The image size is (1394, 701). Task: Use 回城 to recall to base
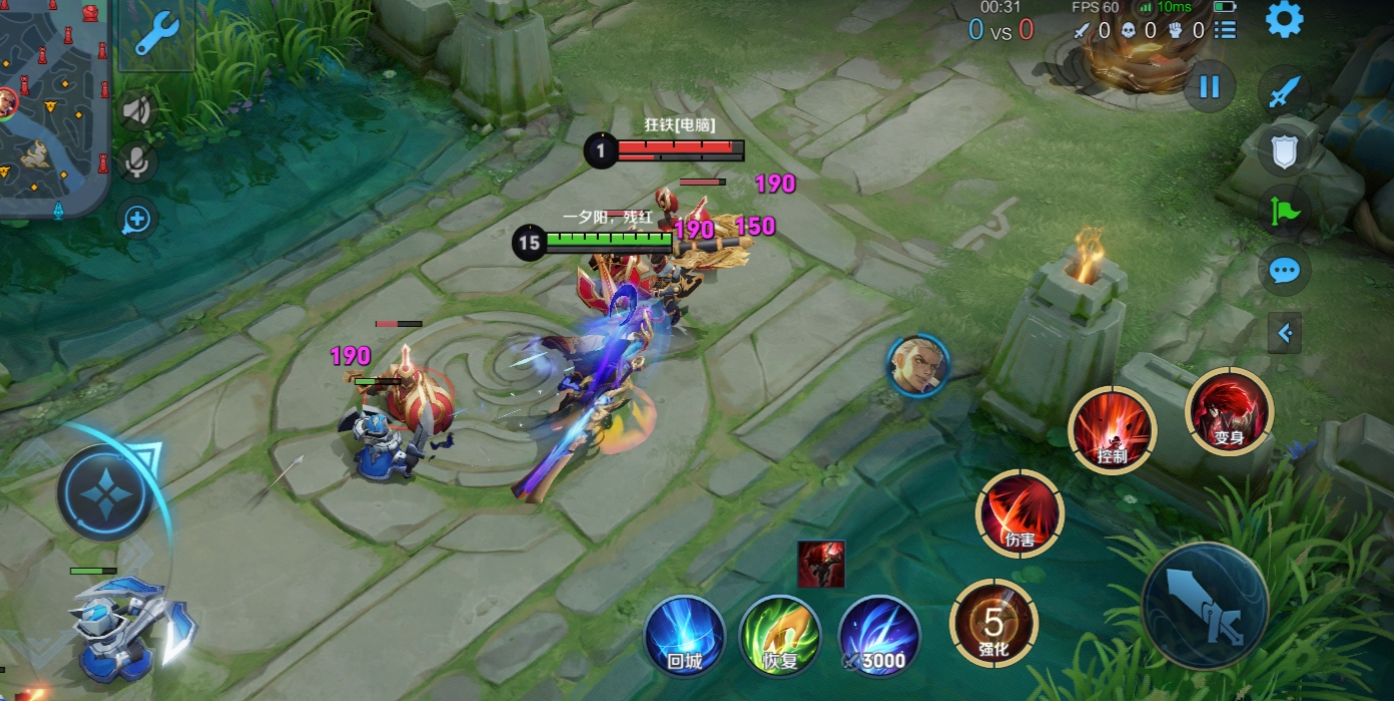click(685, 636)
